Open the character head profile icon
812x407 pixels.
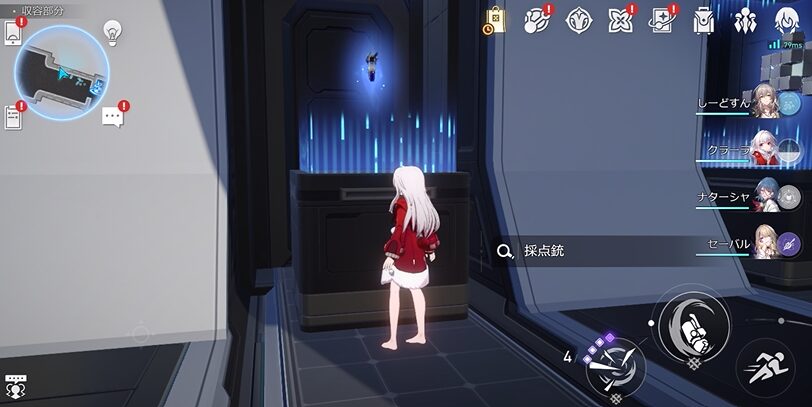click(x=786, y=20)
